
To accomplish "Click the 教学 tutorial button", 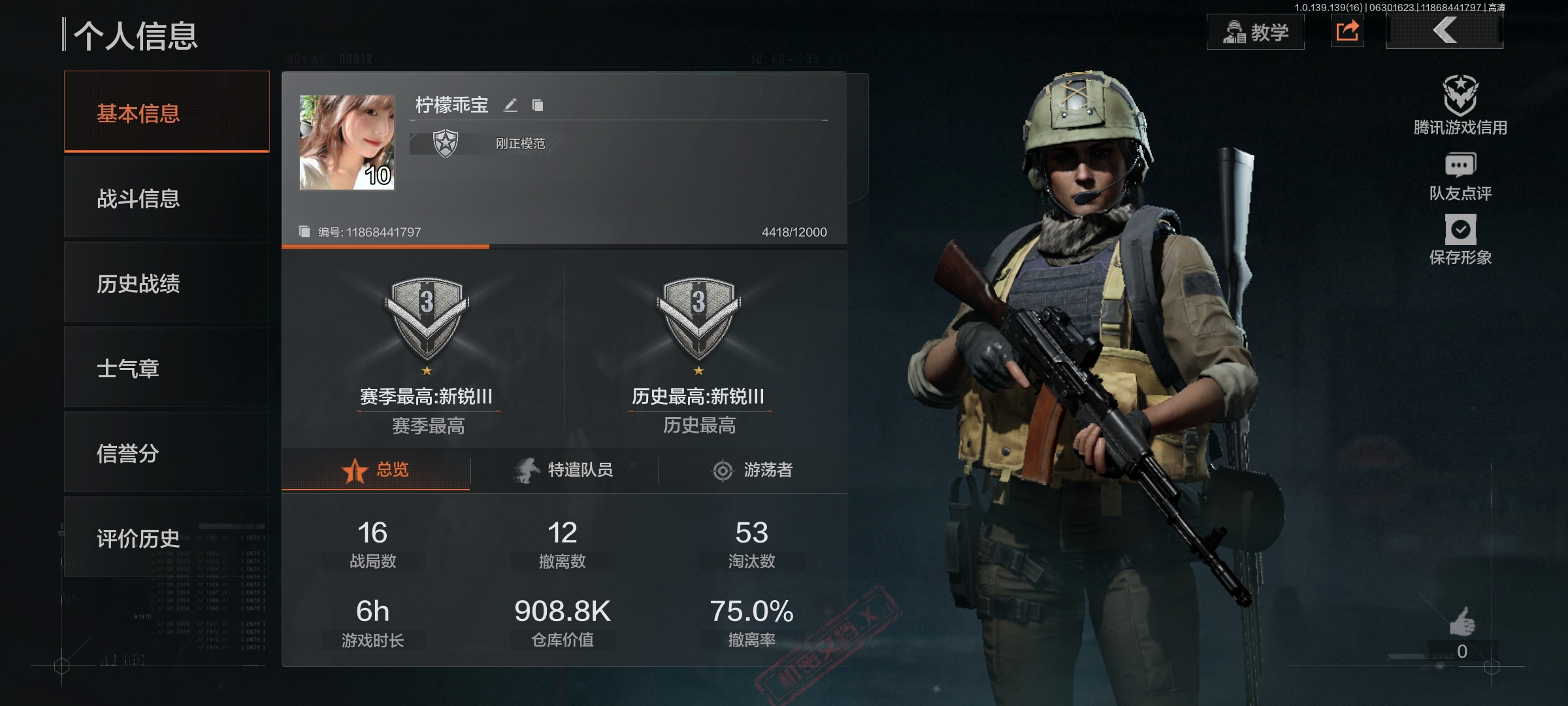I will (1255, 32).
